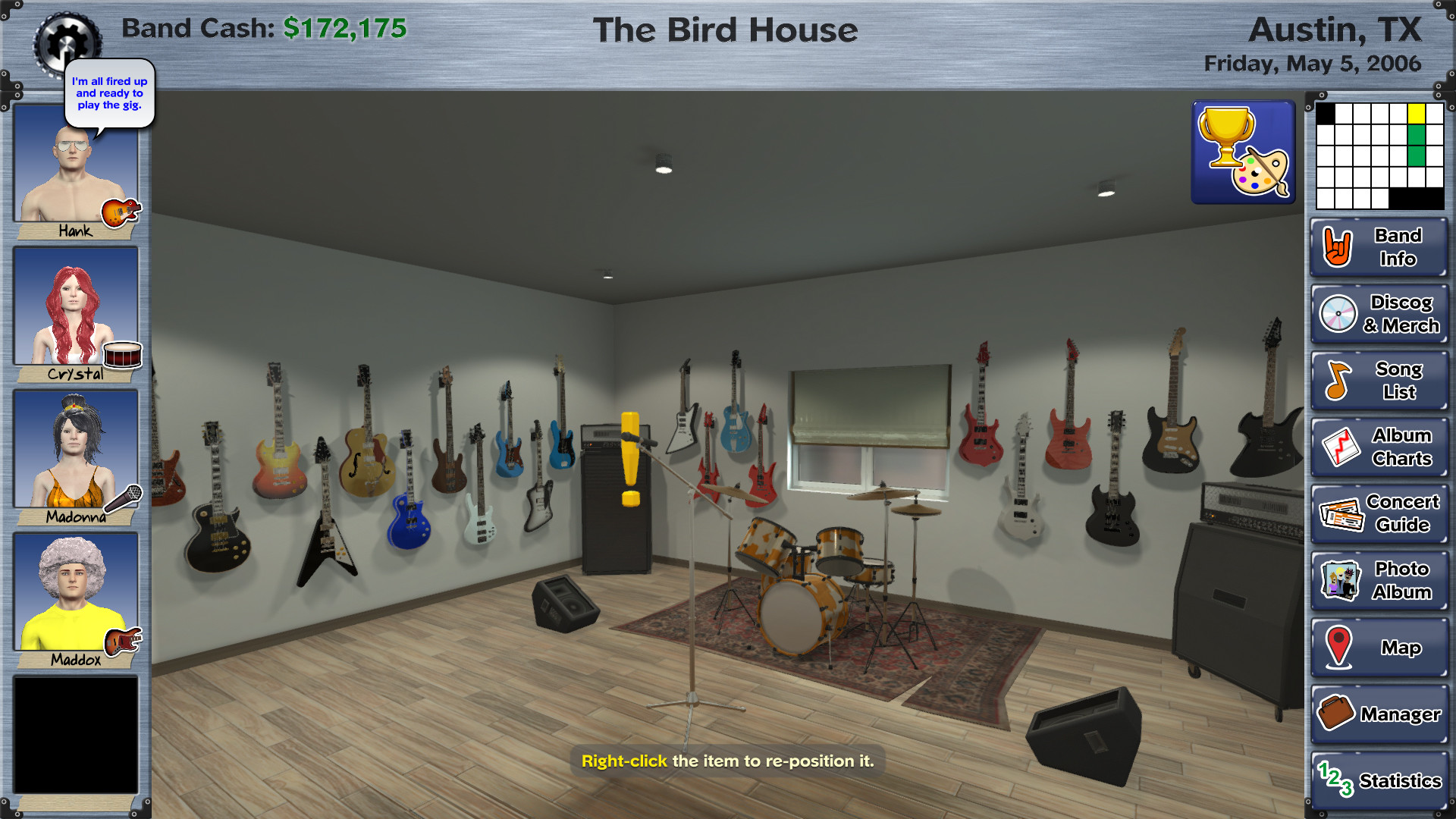This screenshot has height=819, width=1456.
Task: Open the Song List
Action: [x=1379, y=380]
